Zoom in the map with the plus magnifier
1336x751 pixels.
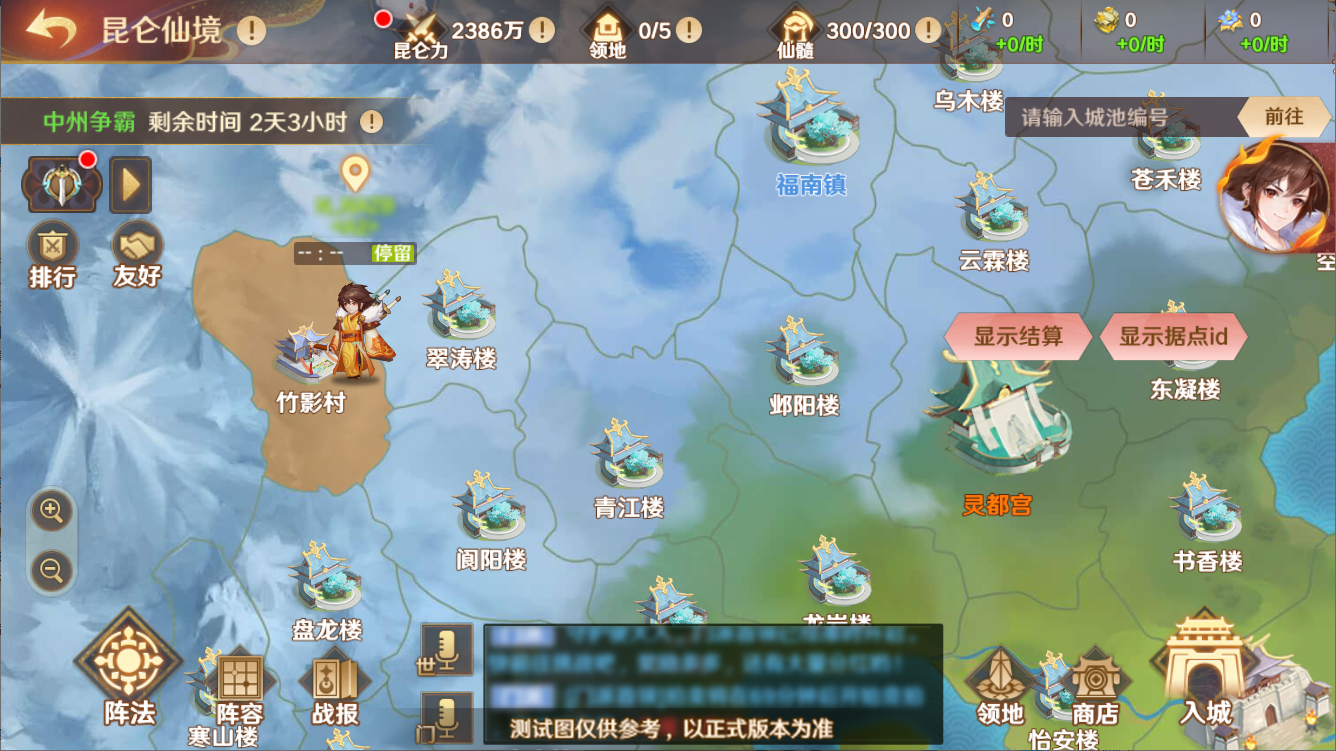[x=51, y=512]
